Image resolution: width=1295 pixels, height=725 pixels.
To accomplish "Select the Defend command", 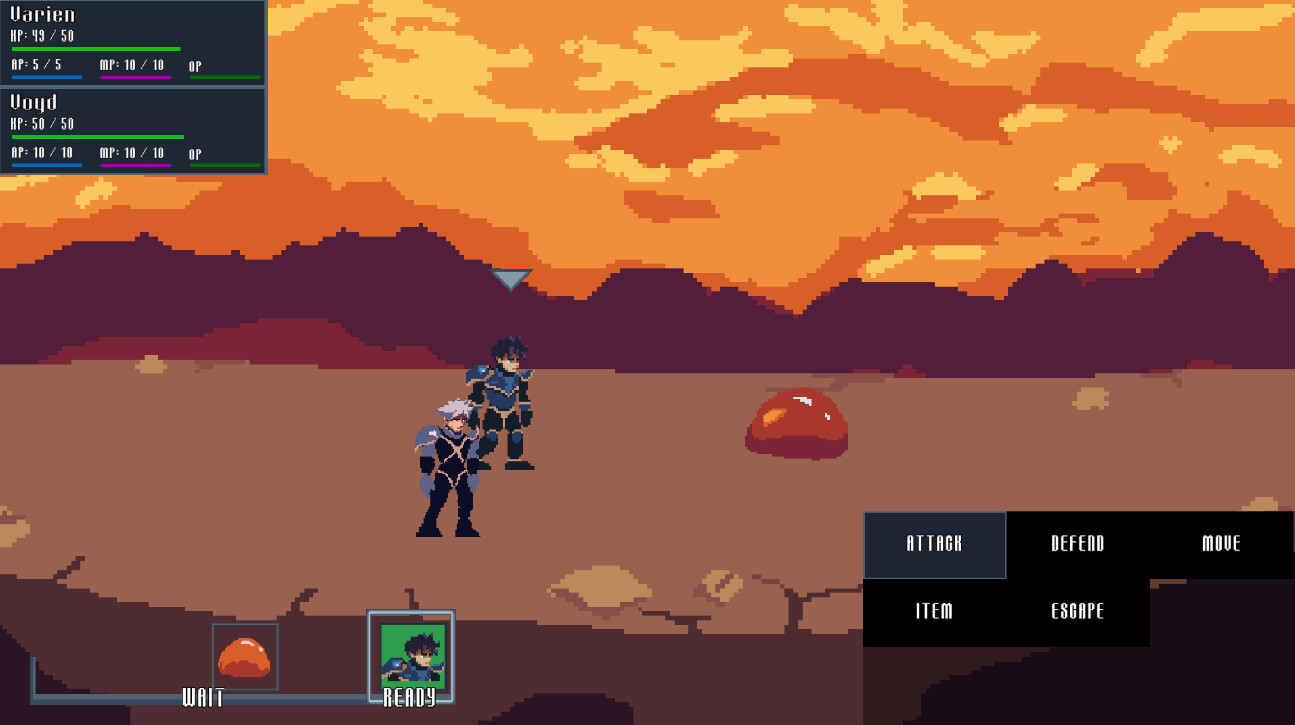I will coord(1076,545).
